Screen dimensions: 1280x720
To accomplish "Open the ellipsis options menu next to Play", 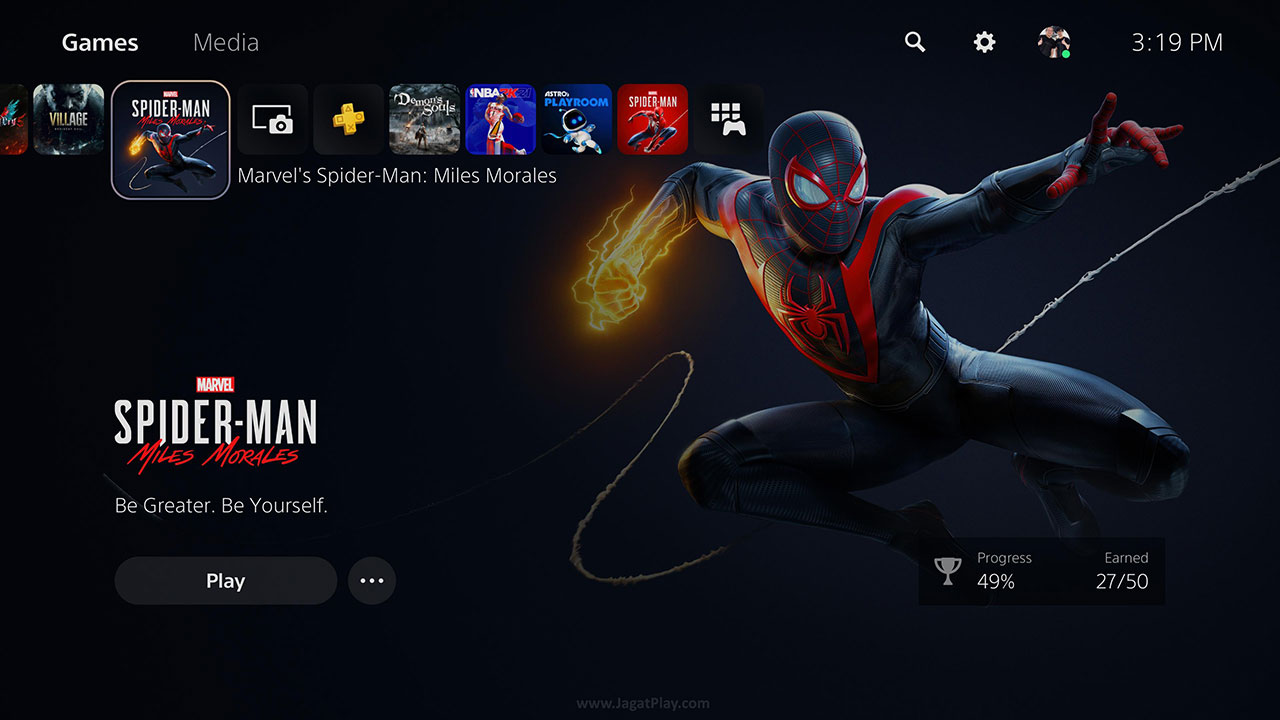I will tap(371, 580).
